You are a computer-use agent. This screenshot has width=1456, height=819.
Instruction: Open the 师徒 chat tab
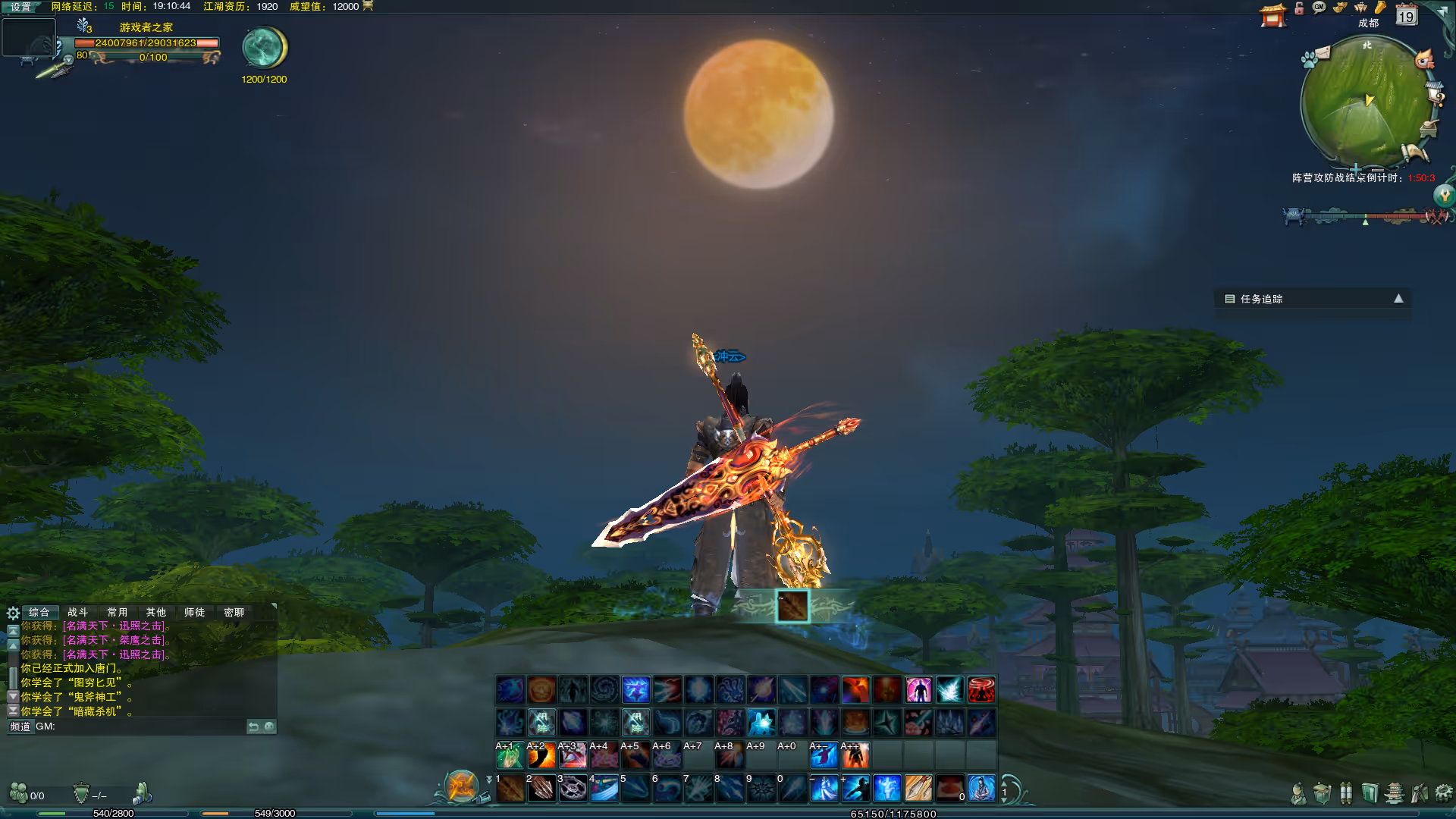pyautogui.click(x=194, y=612)
